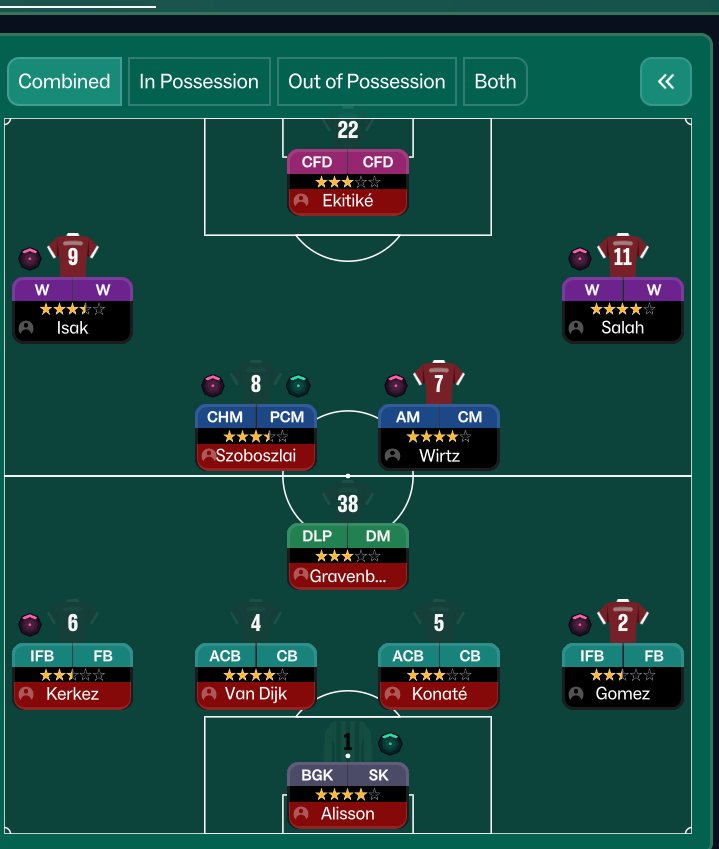Switch to the Combined view tab
This screenshot has height=849, width=719.
[64, 82]
